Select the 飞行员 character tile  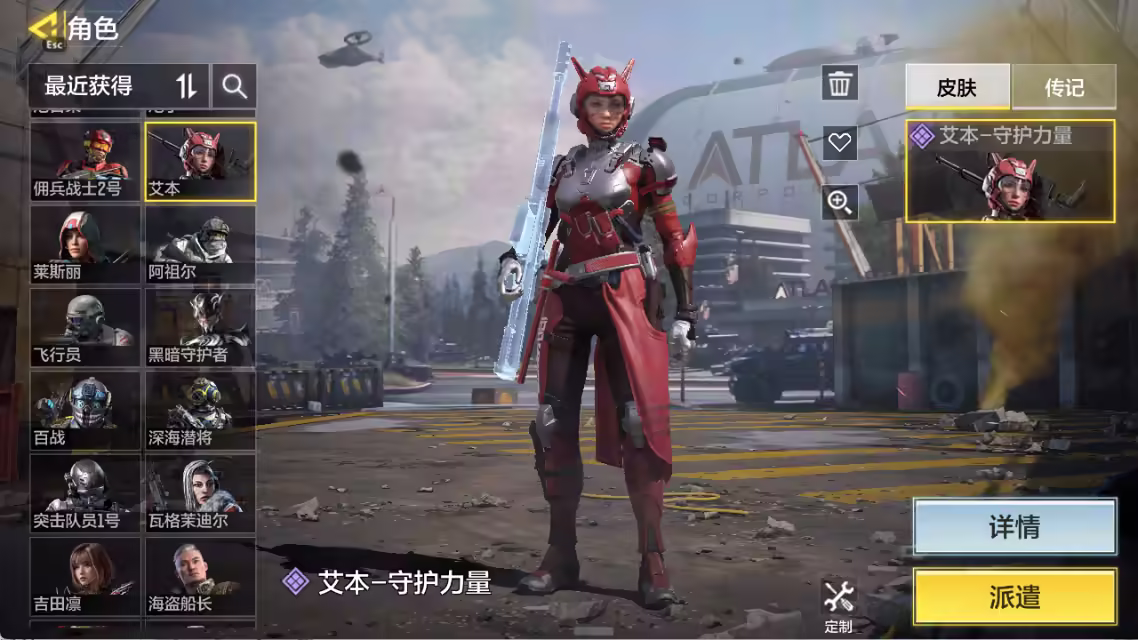click(86, 327)
